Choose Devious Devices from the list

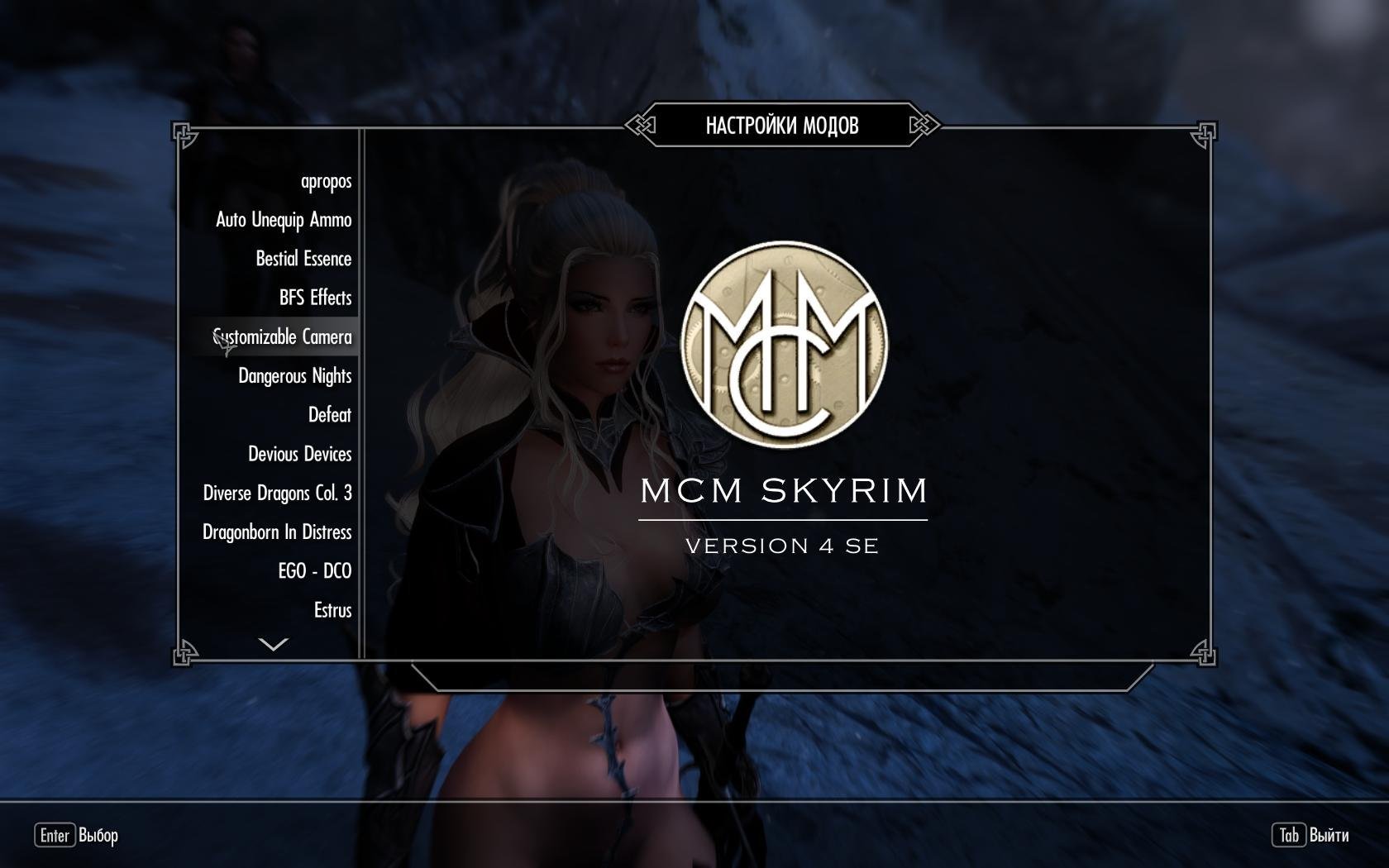[299, 454]
